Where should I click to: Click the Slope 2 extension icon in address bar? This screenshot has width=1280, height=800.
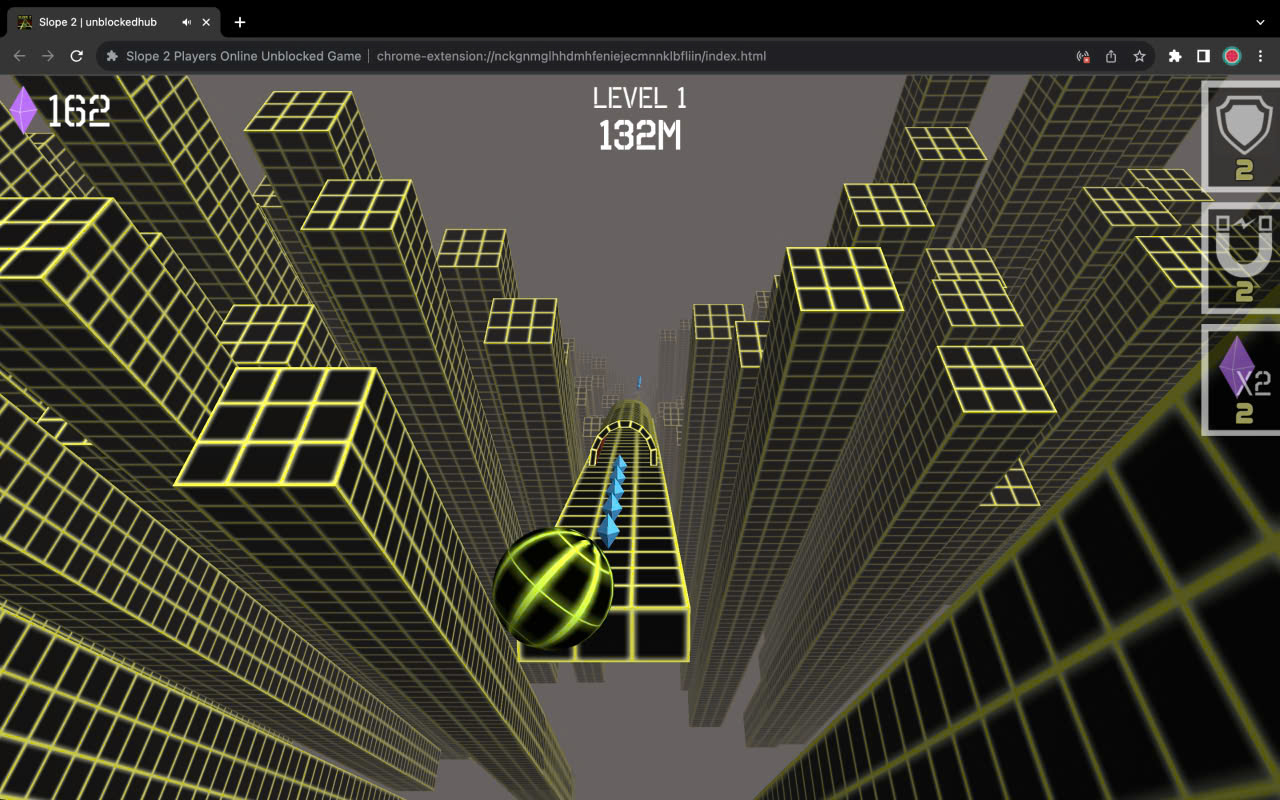110,56
